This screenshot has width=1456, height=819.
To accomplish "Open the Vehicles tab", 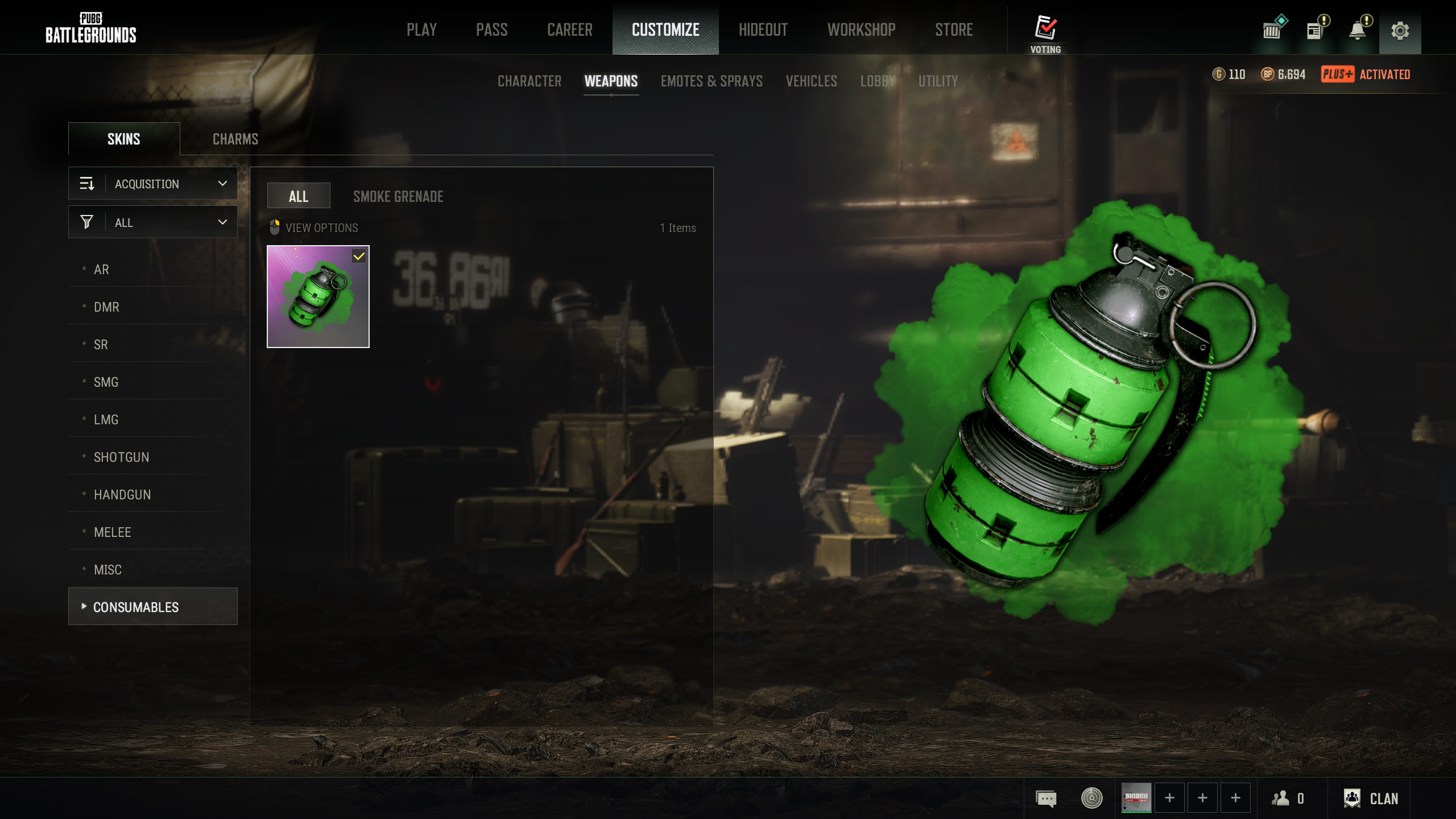I will [811, 81].
